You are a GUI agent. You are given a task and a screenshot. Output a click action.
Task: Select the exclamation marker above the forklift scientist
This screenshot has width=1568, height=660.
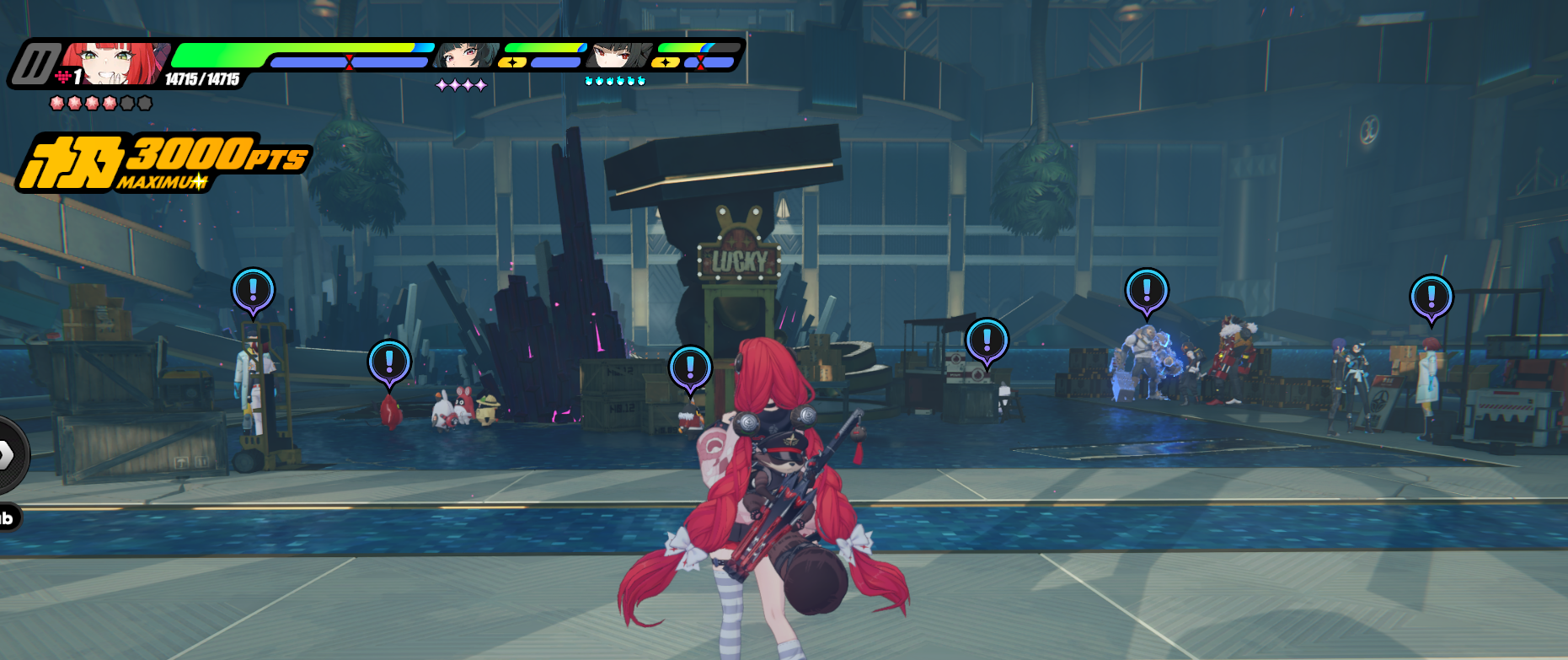(x=253, y=290)
